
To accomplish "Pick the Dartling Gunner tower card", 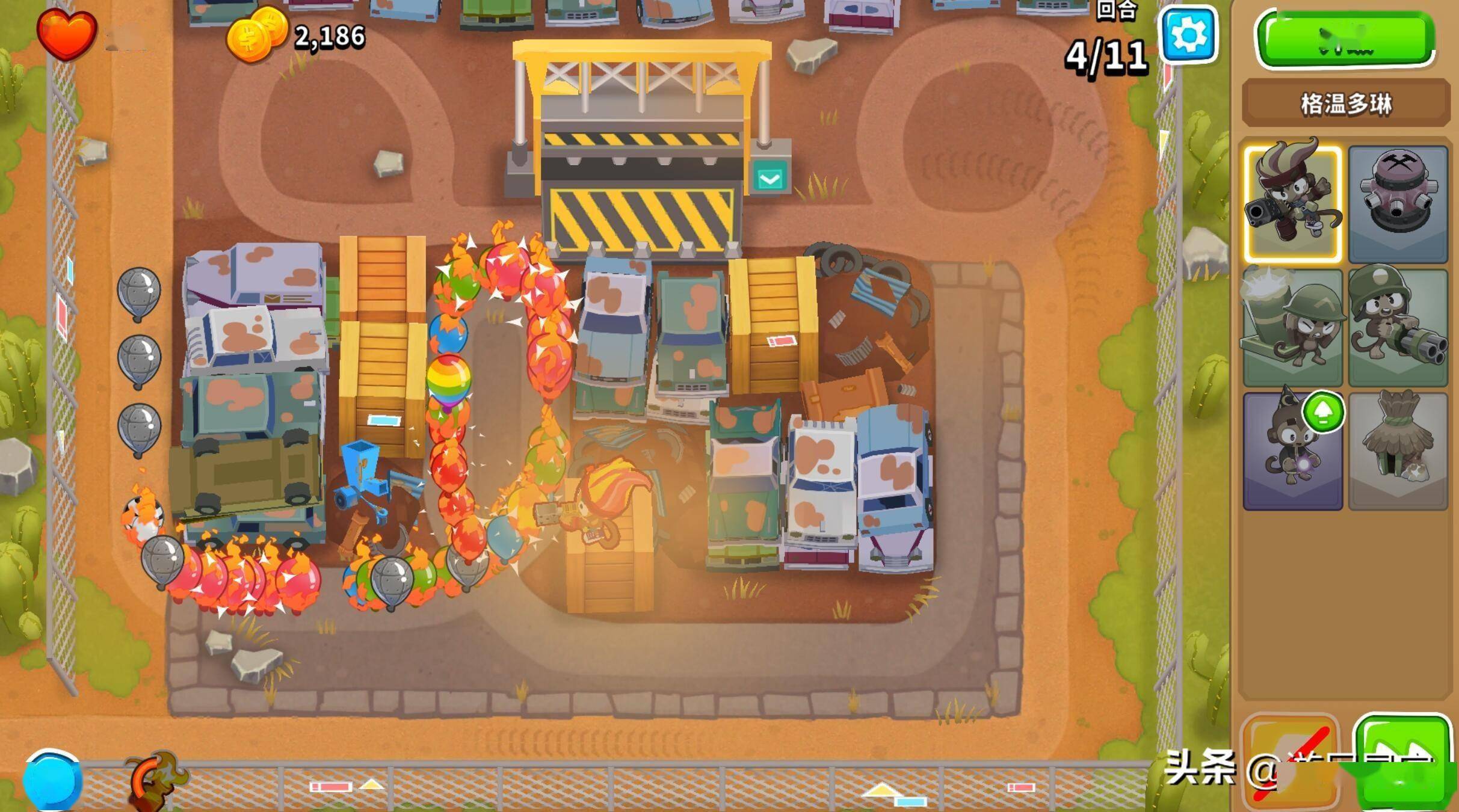I will (1397, 327).
